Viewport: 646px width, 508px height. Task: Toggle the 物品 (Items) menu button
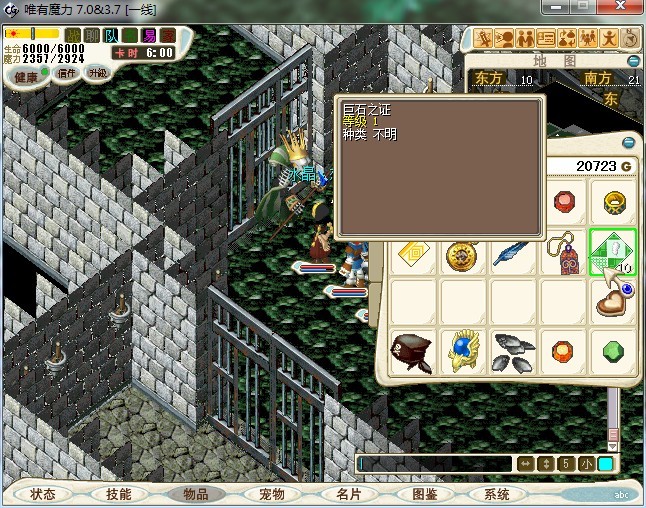(196, 494)
